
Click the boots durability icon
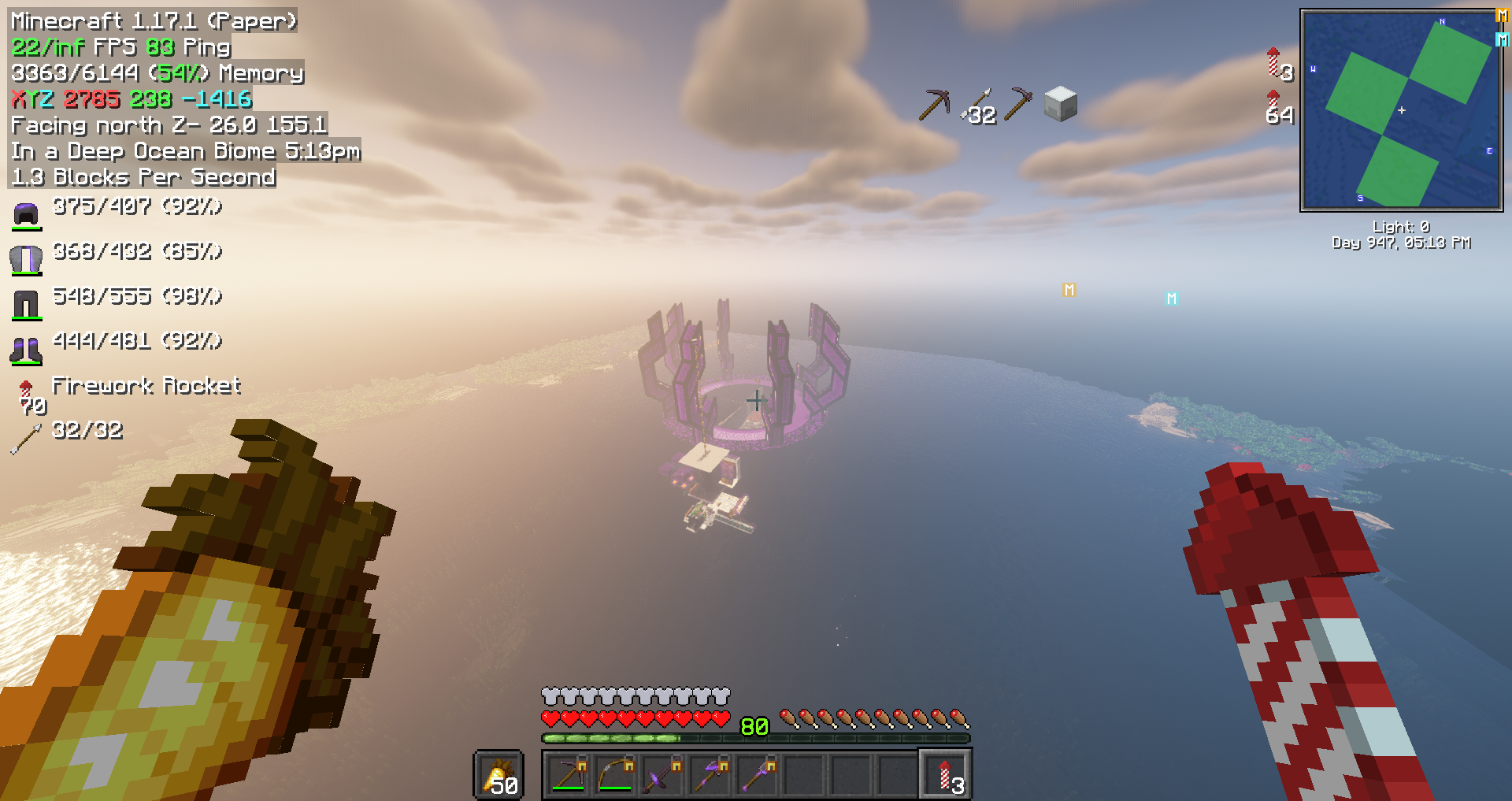pos(26,350)
